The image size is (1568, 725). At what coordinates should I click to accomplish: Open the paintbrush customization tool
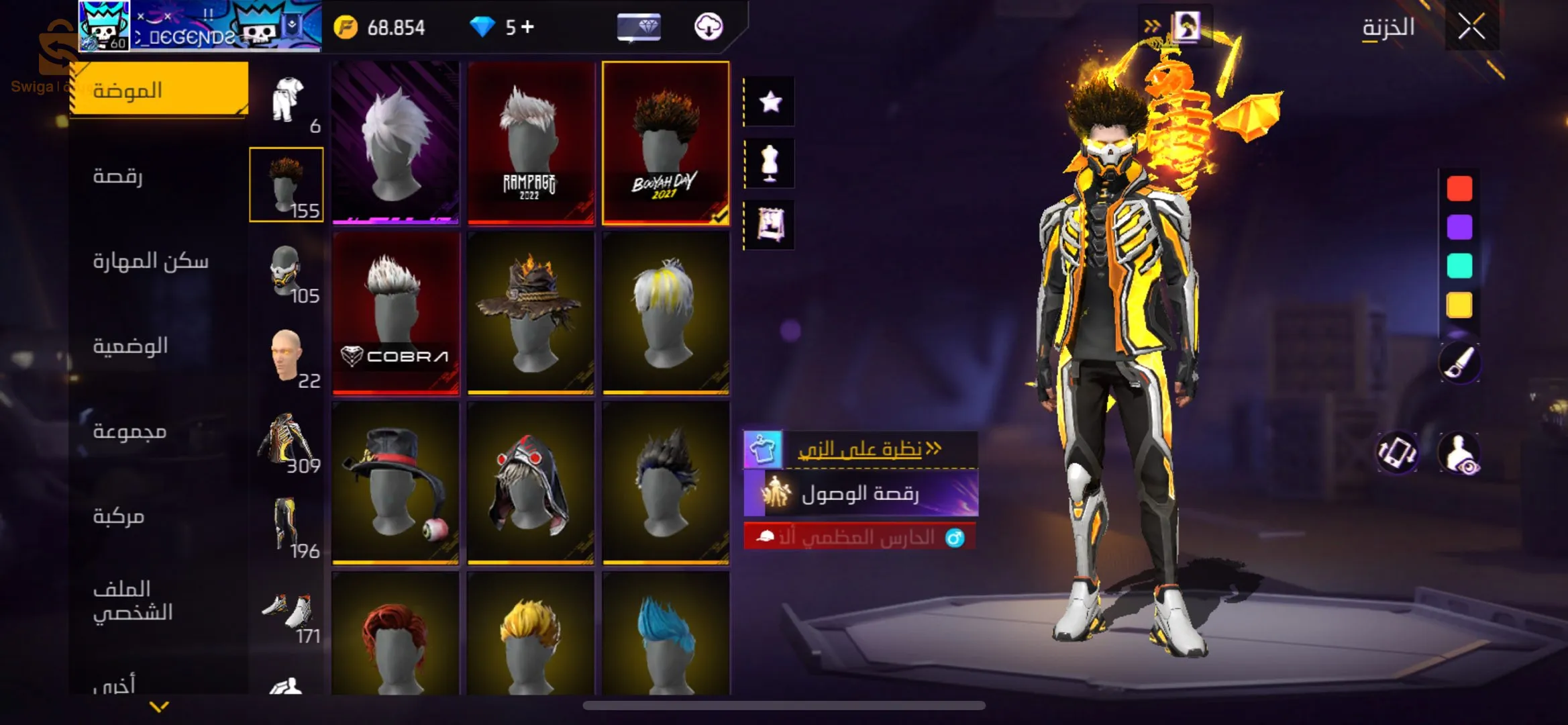[1459, 362]
